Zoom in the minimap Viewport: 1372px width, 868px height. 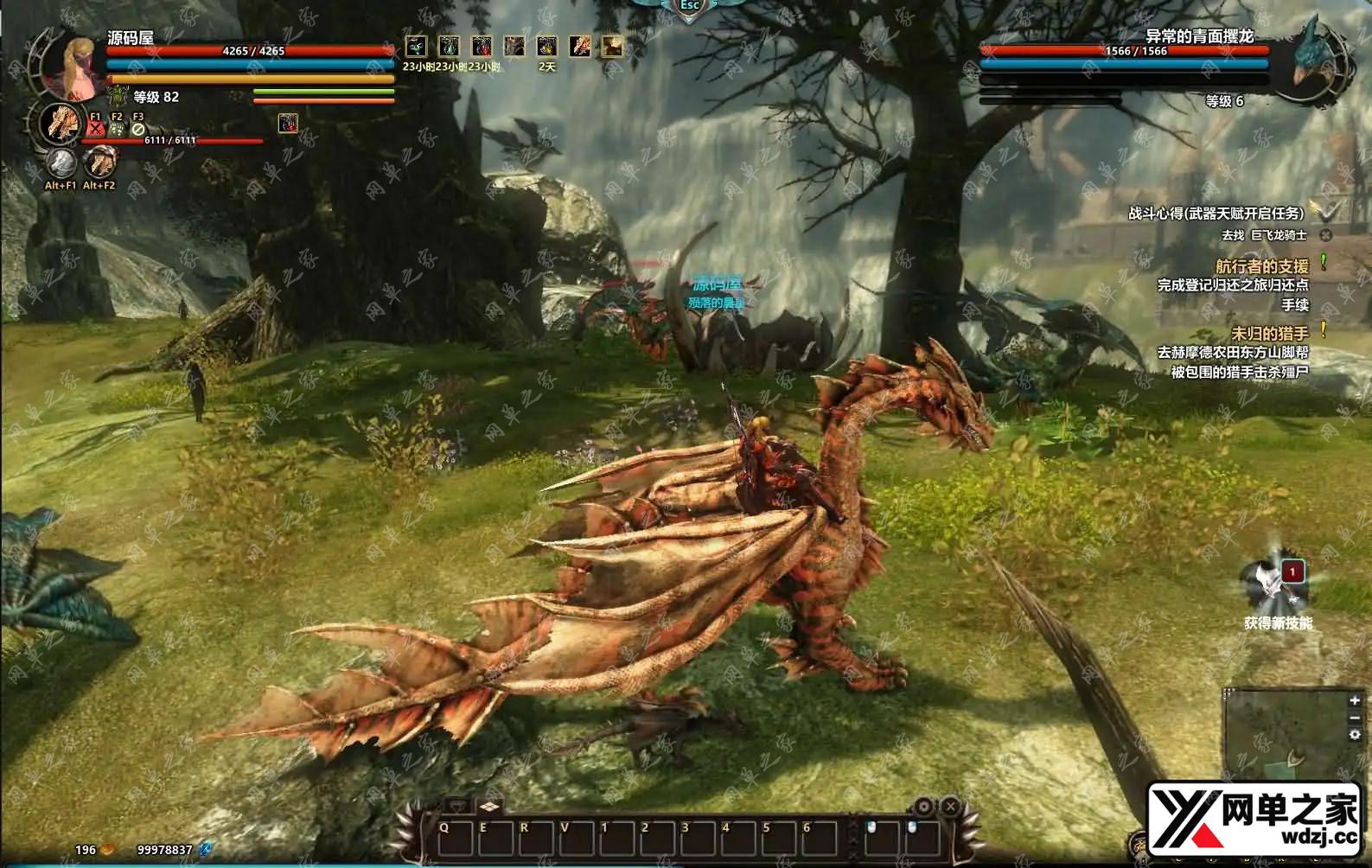[x=1355, y=700]
